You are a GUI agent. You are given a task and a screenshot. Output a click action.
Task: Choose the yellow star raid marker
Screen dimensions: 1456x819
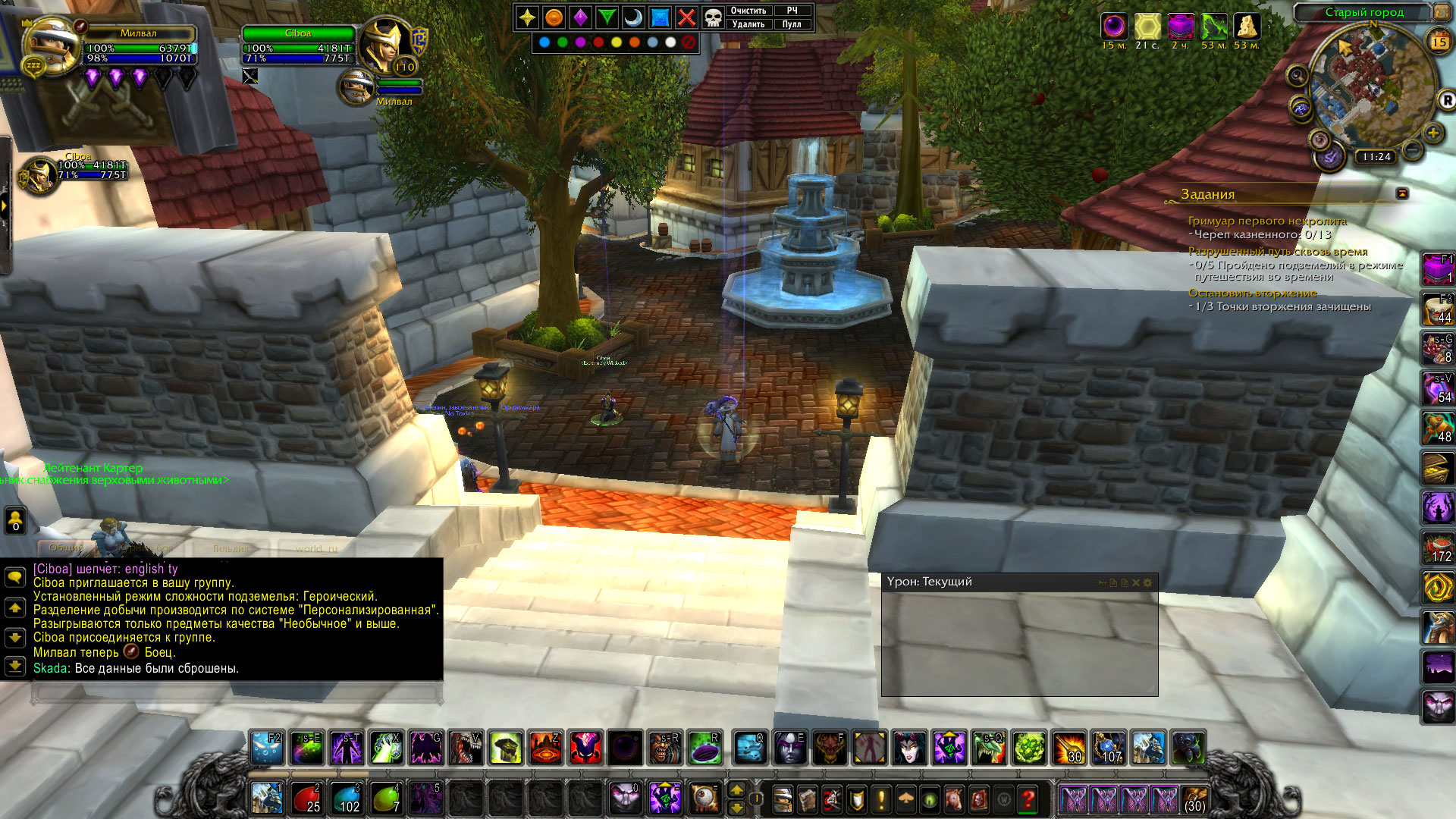[x=528, y=17]
